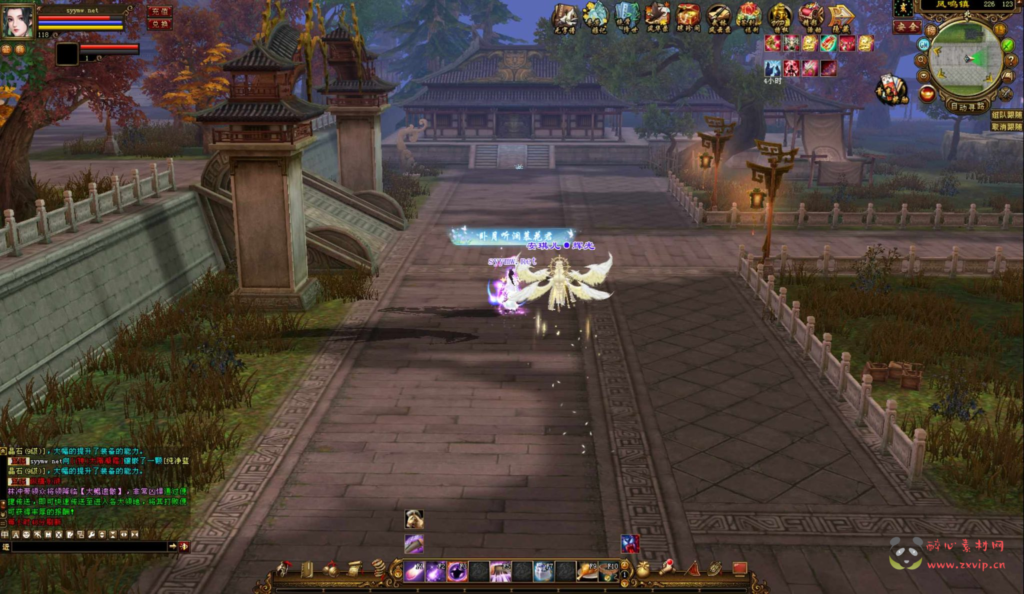Click the 兑换 exchange button

[160, 25]
